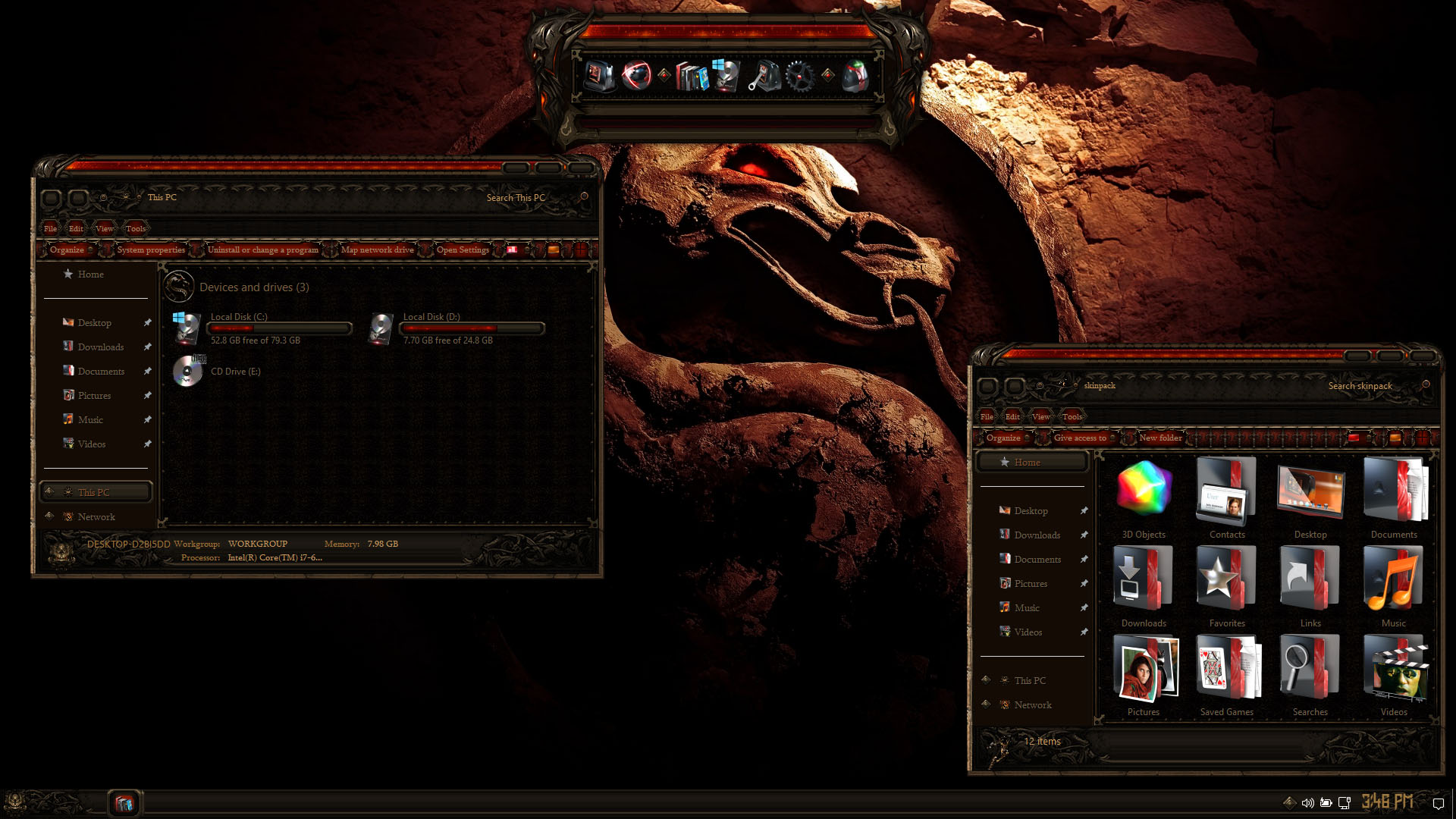Click the New folder button
The width and height of the screenshot is (1456, 819).
click(x=1160, y=438)
